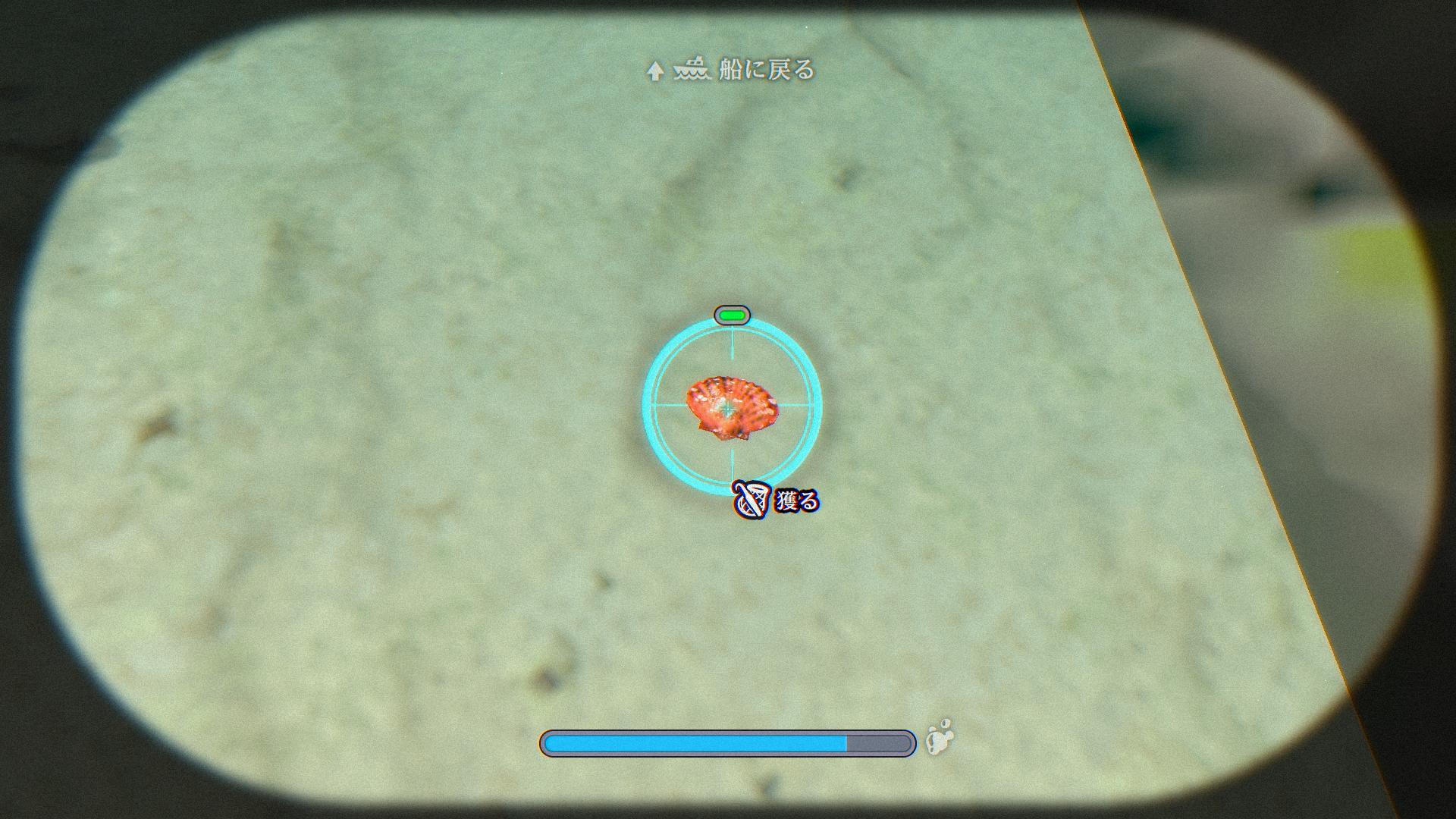Screen dimensions: 1456x819
Task: Click the wave symbol under the boat icon
Action: click(x=692, y=76)
